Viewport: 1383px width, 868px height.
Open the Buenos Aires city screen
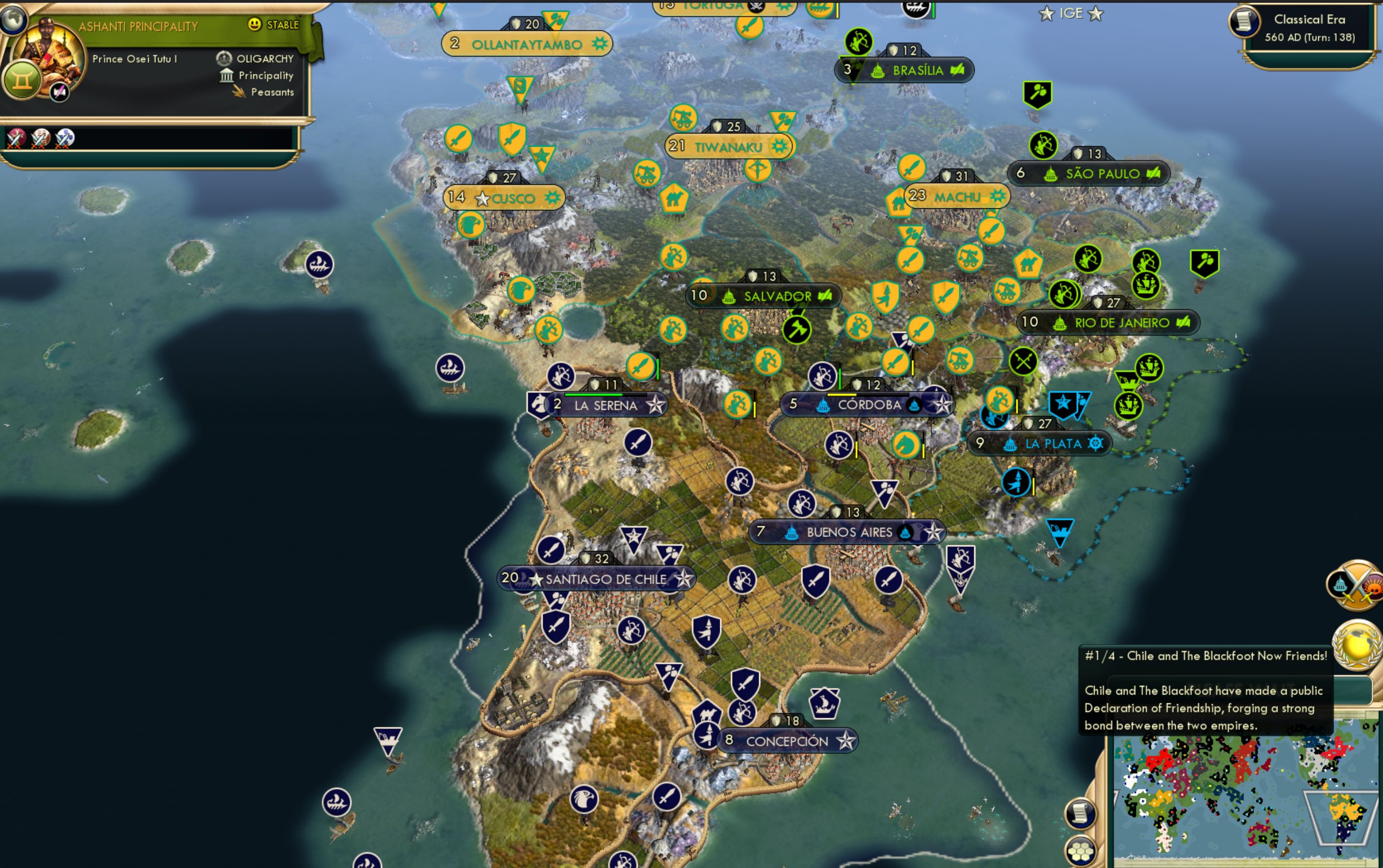coord(848,532)
